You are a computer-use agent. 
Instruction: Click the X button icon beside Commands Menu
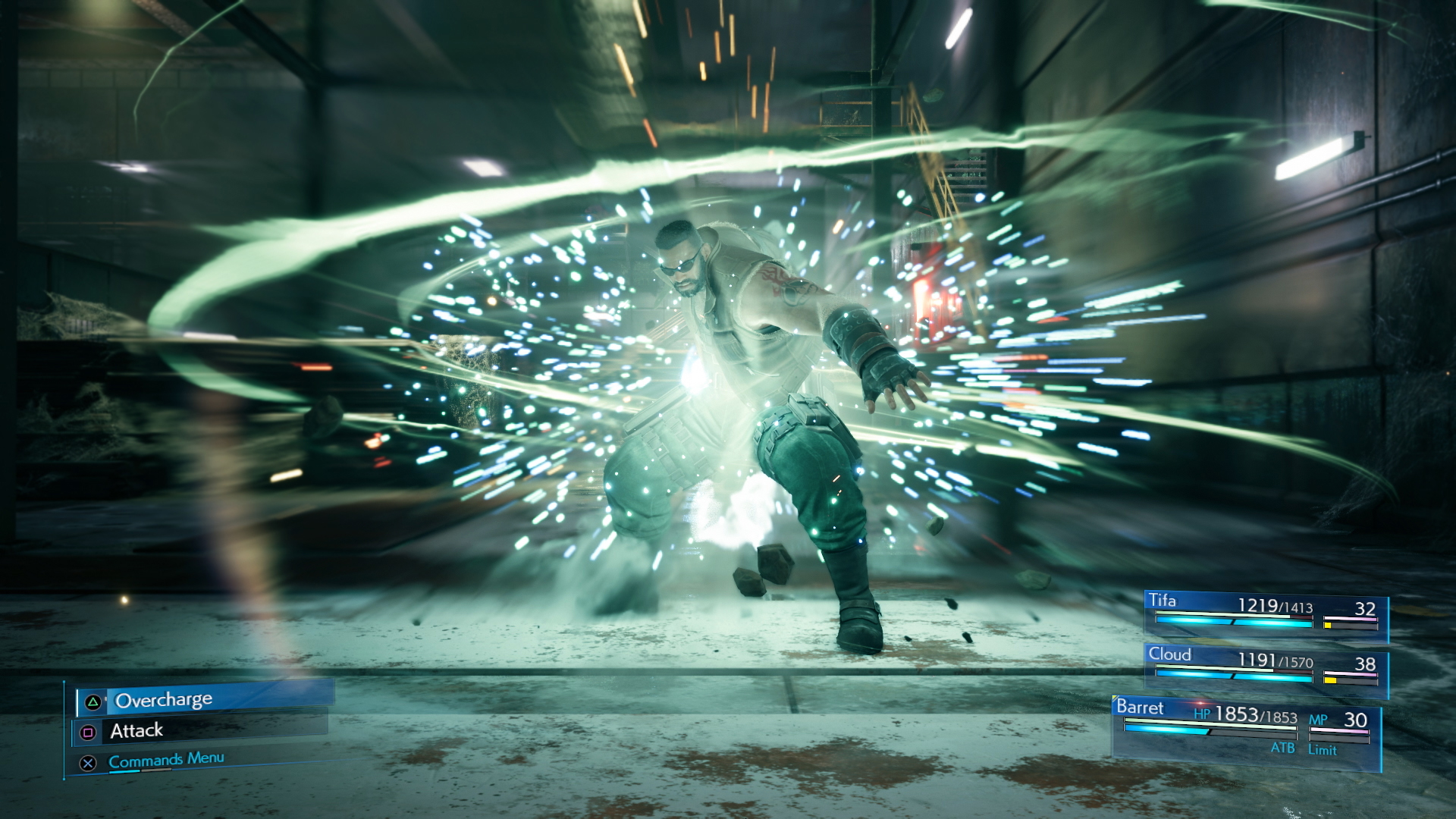(88, 764)
